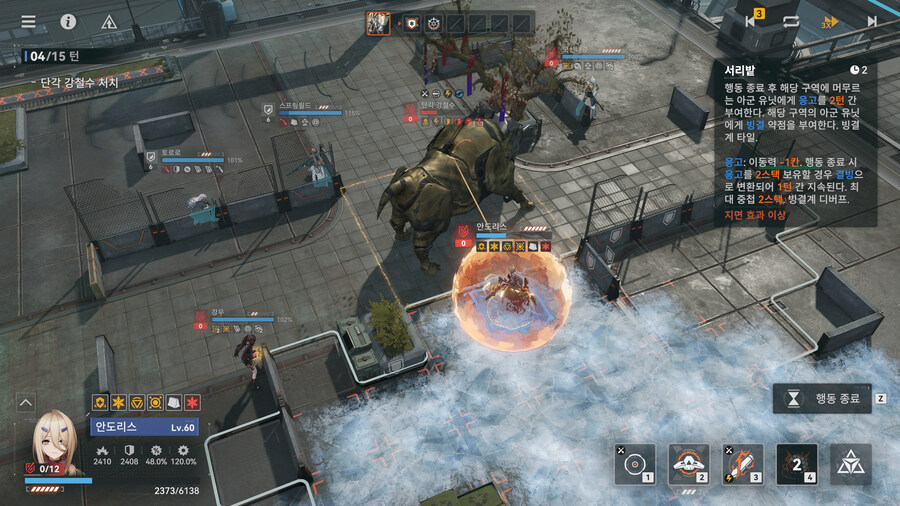Toggle the fast-forward speed control
The width and height of the screenshot is (900, 506).
(830, 21)
